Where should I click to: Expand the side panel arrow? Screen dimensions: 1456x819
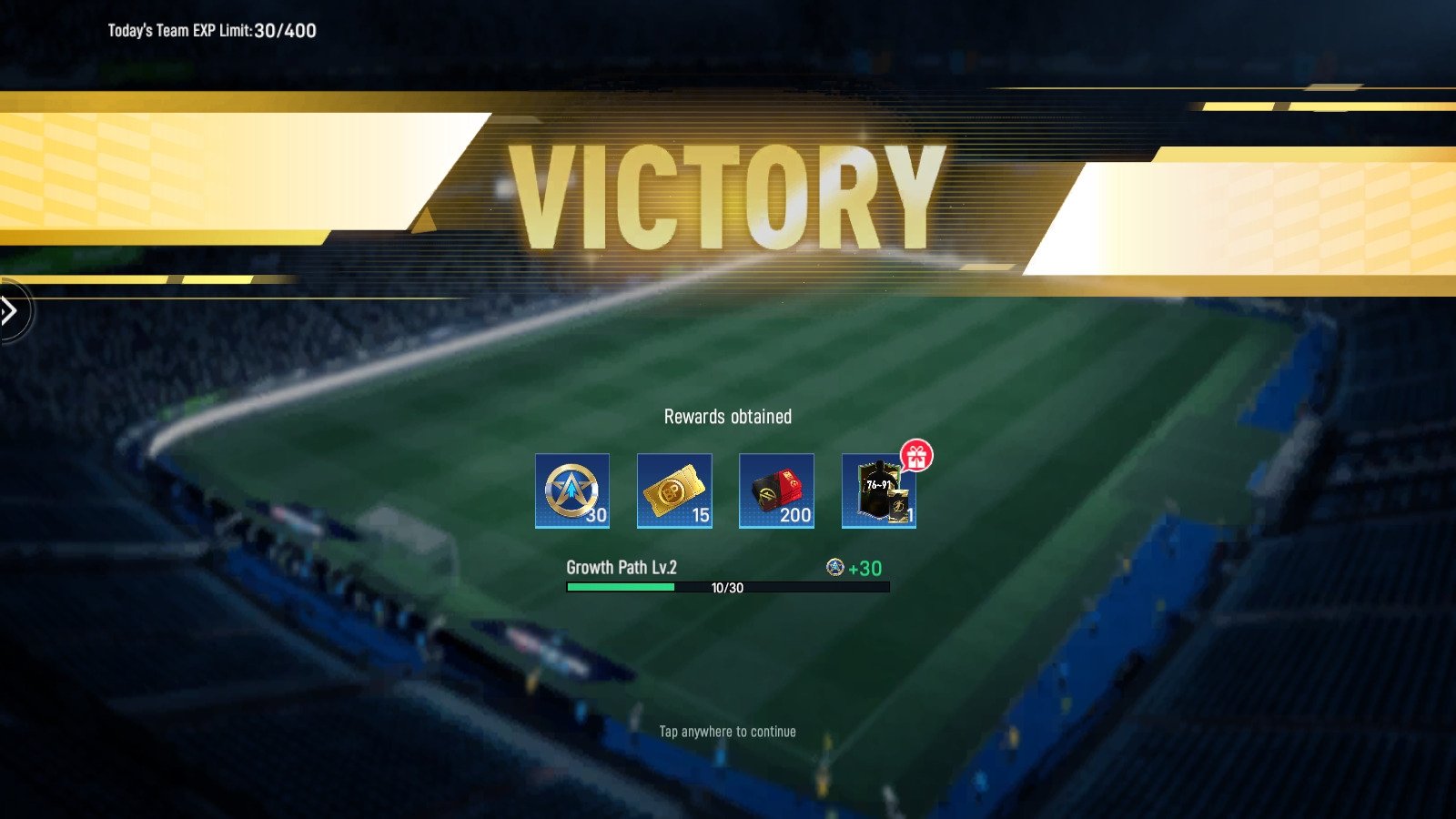[x=11, y=311]
